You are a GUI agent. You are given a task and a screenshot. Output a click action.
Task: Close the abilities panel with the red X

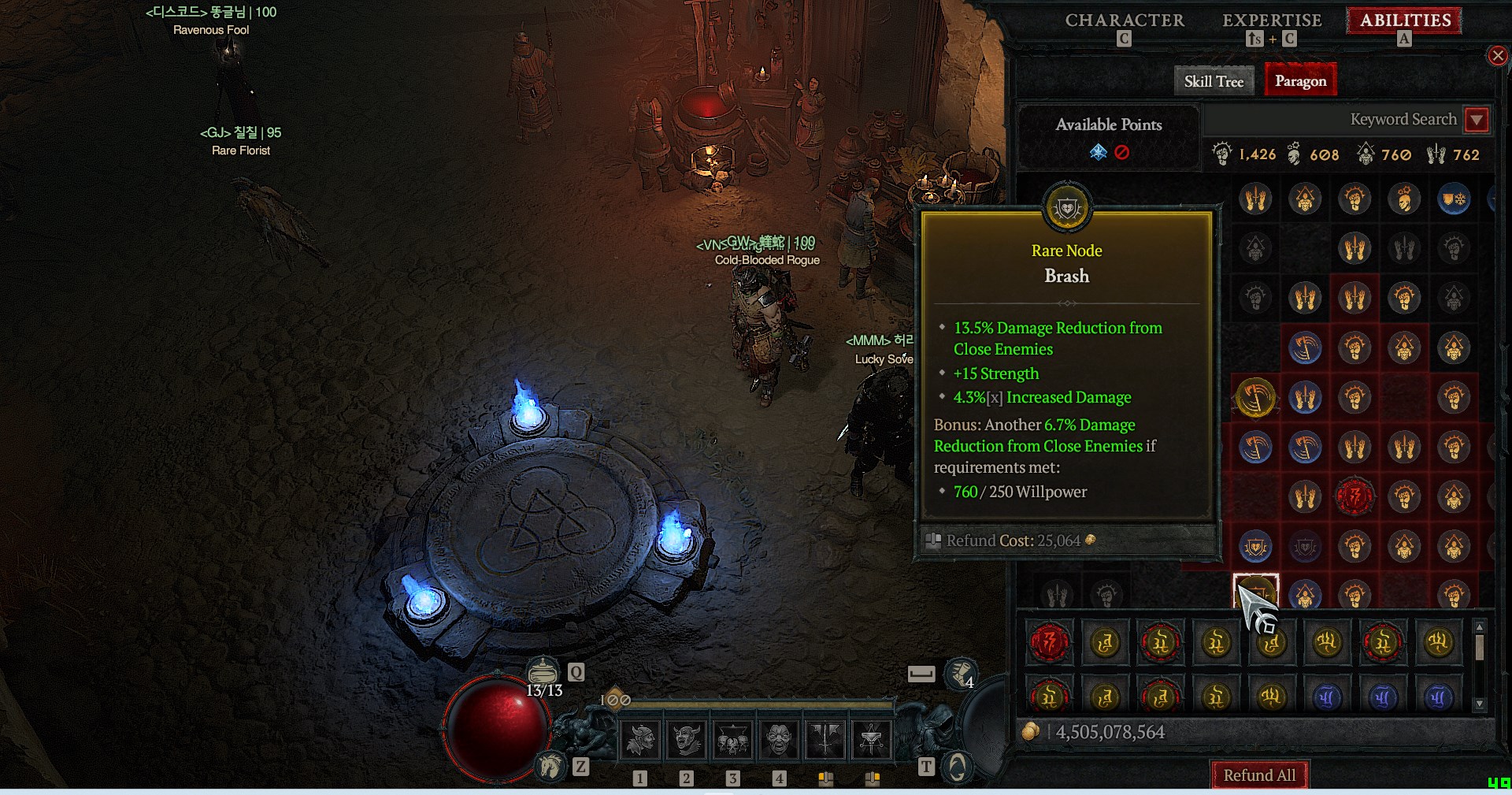(1497, 55)
